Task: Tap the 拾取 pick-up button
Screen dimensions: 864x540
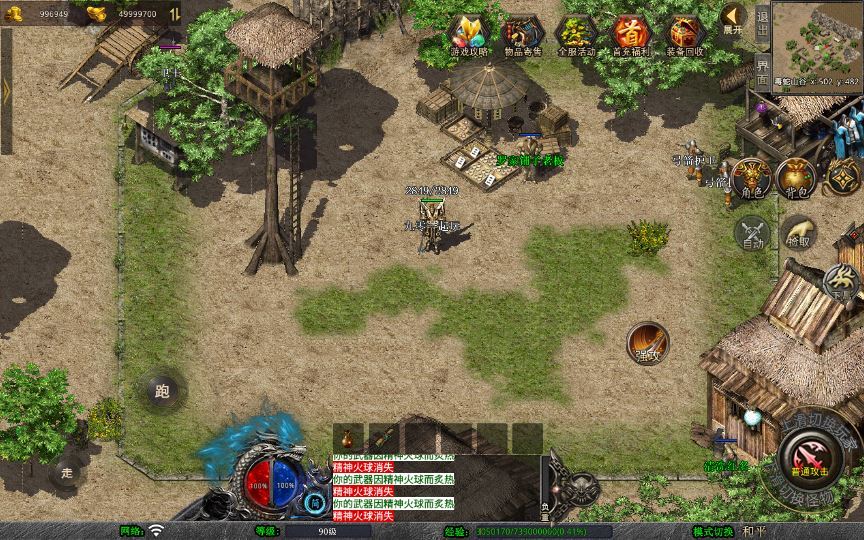Action: click(x=798, y=233)
